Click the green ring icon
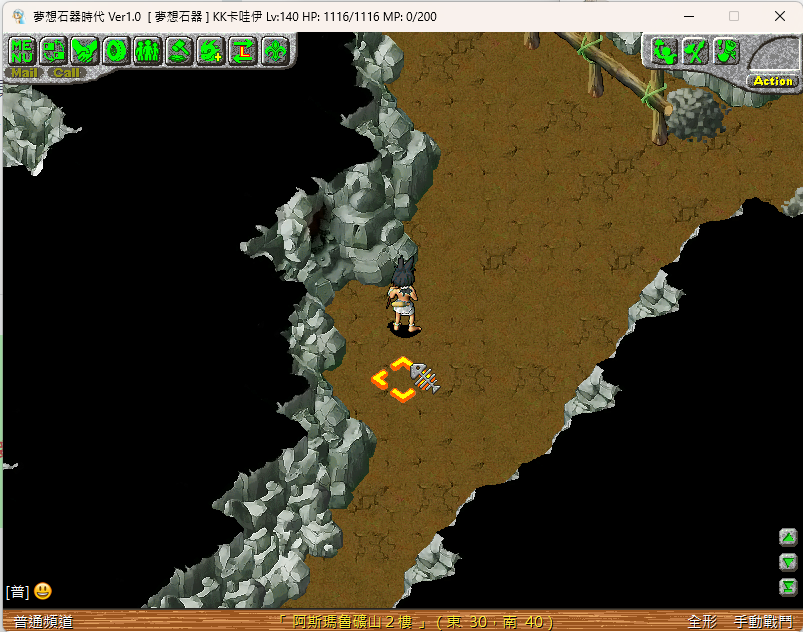Viewport: 803px width, 632px height. (x=116, y=50)
